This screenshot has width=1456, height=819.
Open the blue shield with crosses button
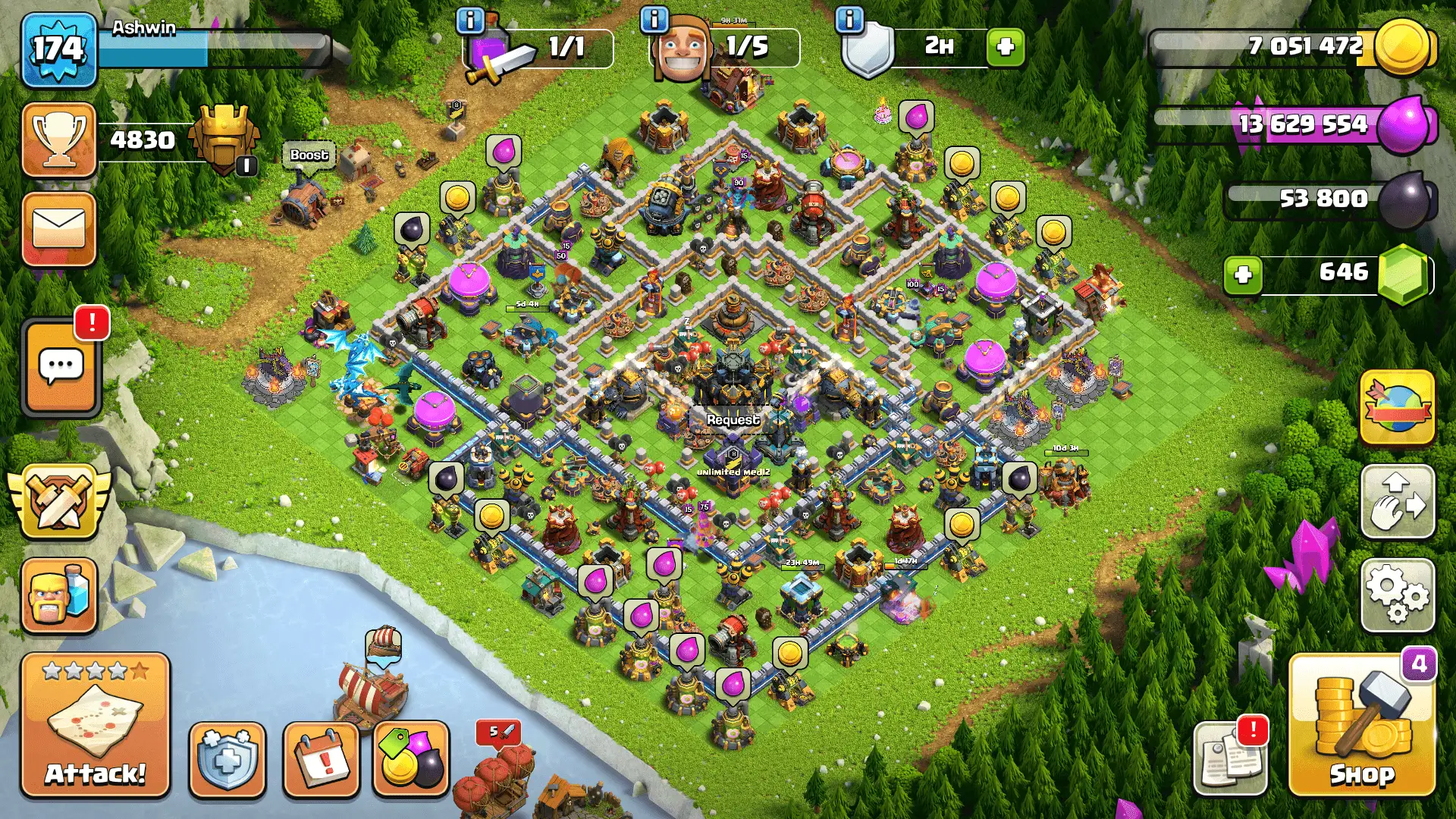coord(227,759)
